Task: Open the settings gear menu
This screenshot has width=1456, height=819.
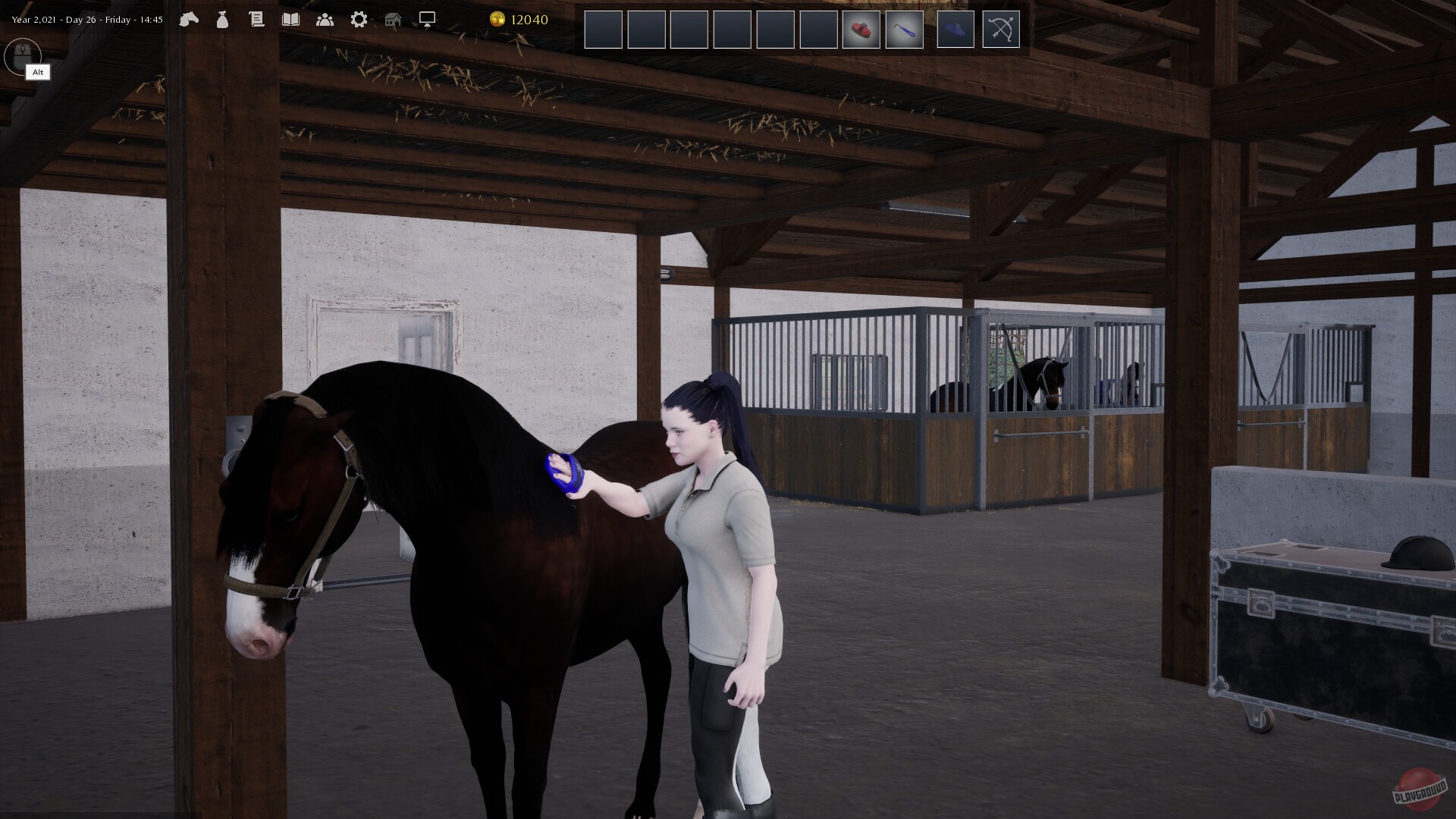Action: [x=359, y=20]
